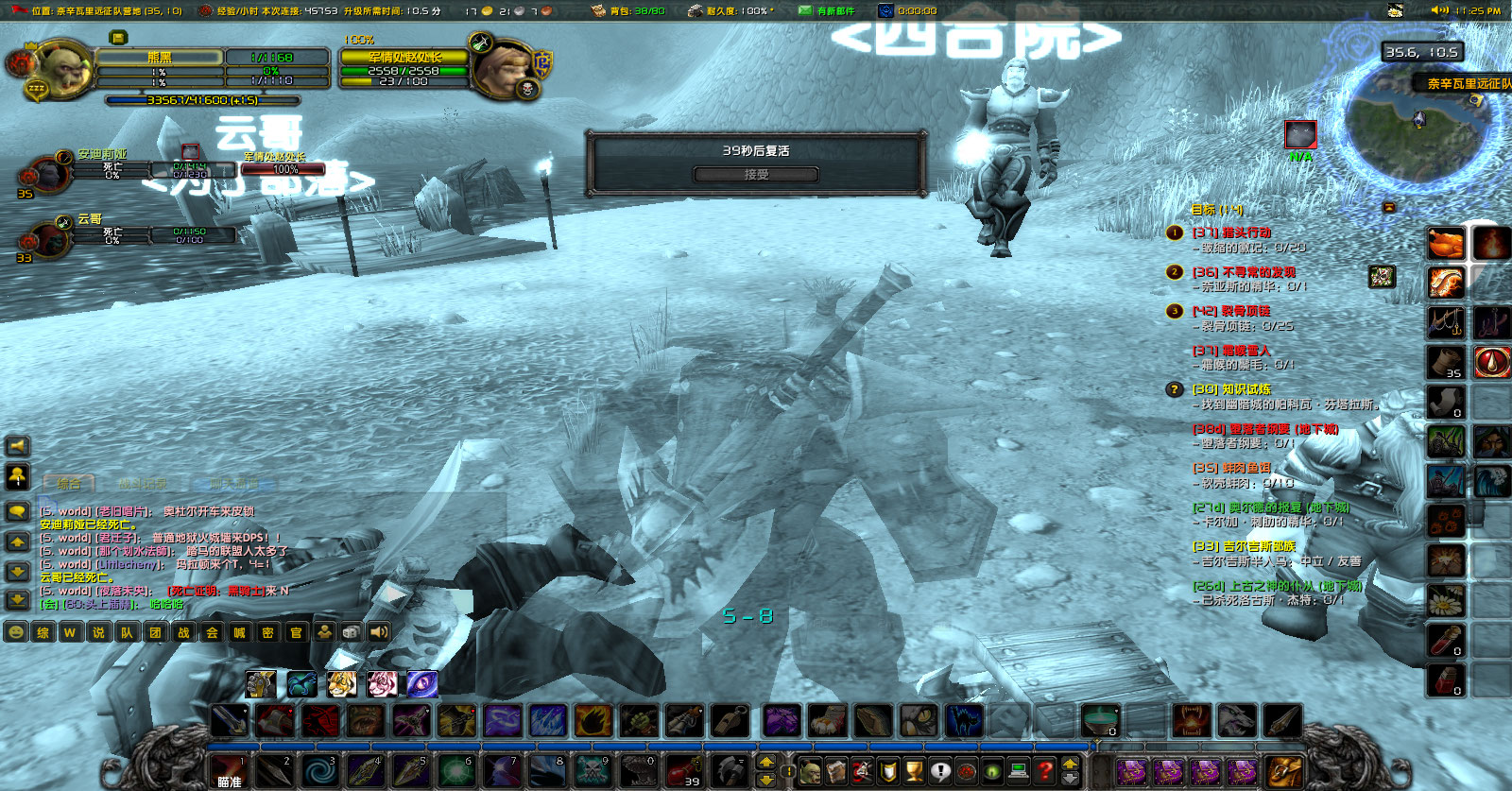This screenshot has height=791, width=1512.
Task: Click the dice roll icon near chat shortcuts
Action: [350, 631]
